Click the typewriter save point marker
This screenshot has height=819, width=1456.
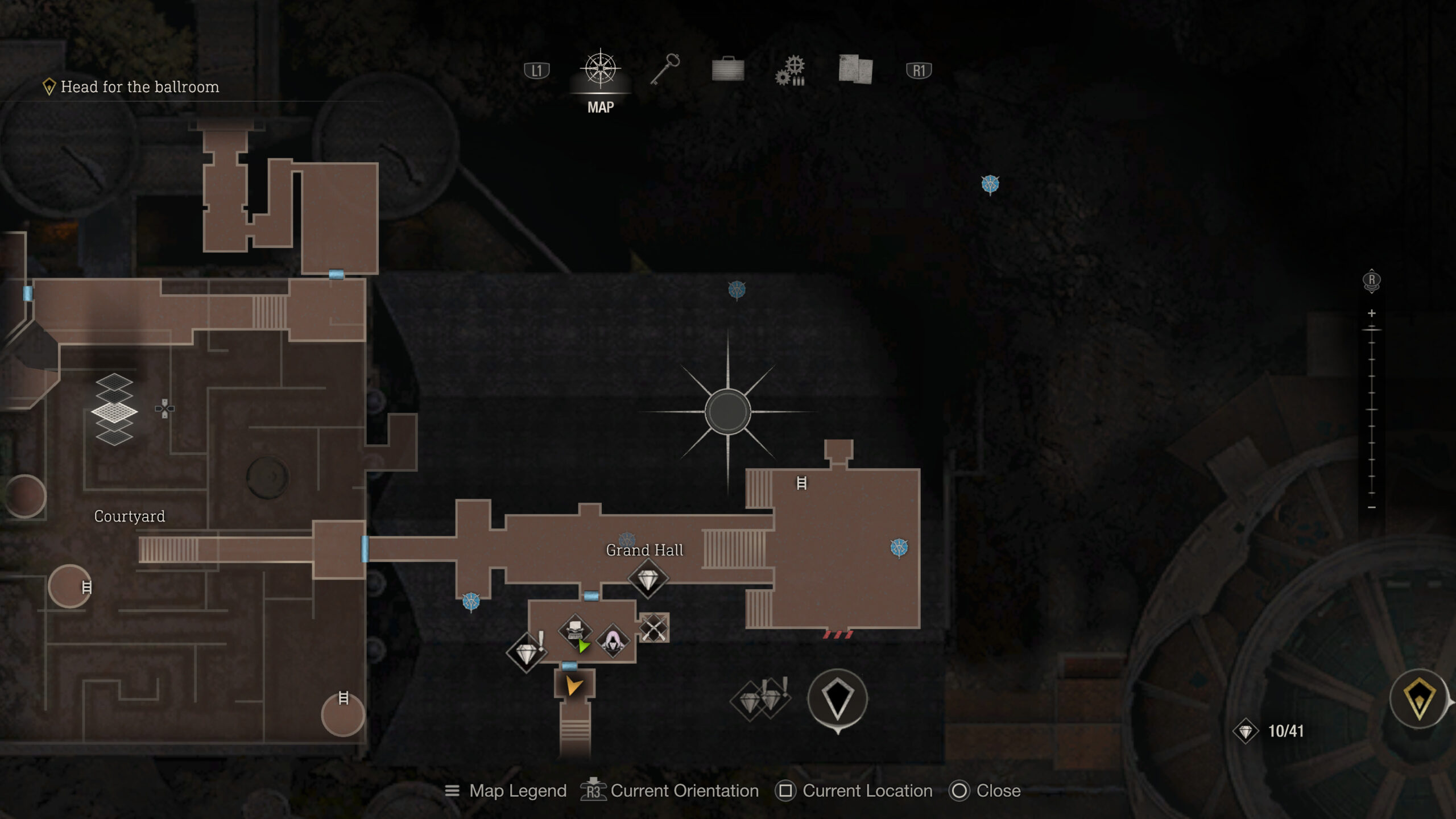point(575,631)
